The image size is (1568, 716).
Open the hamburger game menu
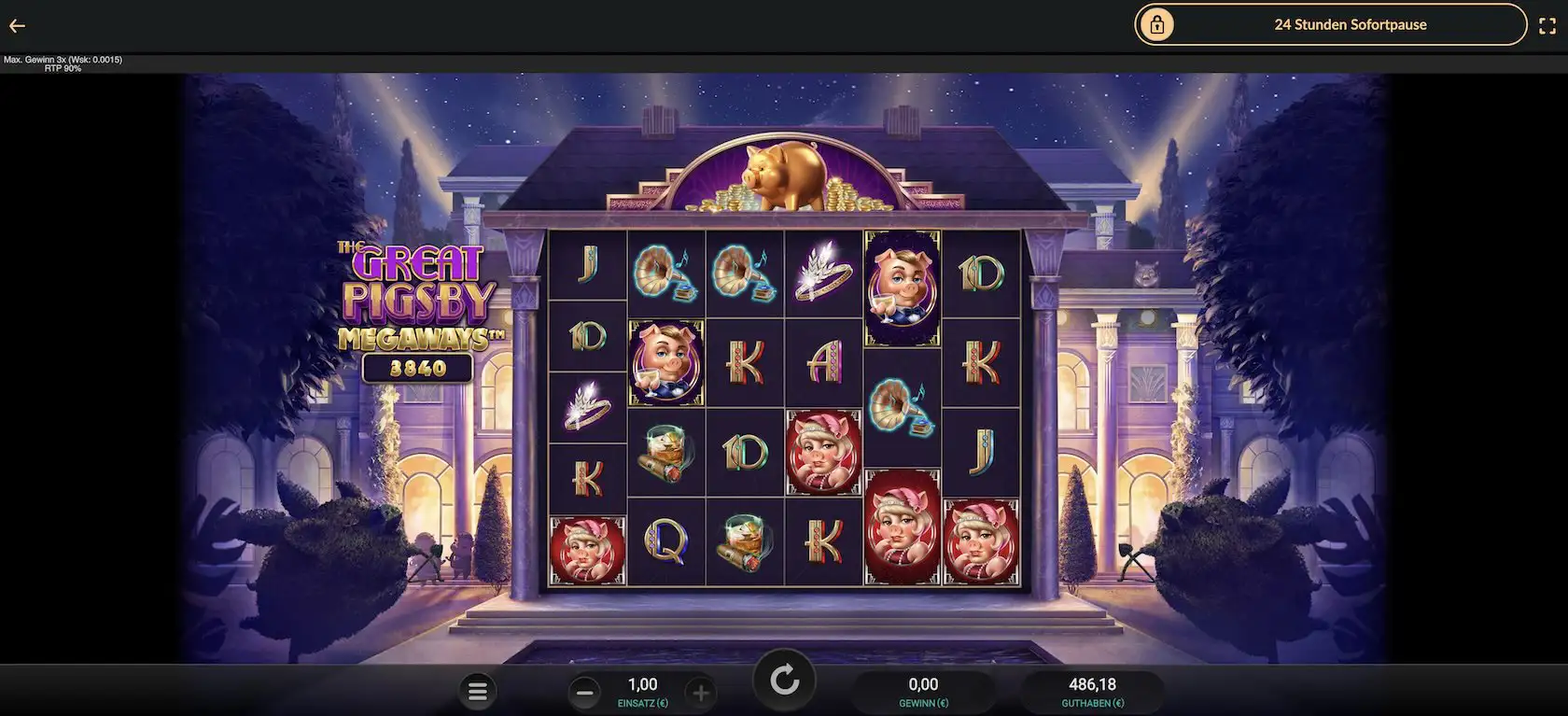click(478, 692)
